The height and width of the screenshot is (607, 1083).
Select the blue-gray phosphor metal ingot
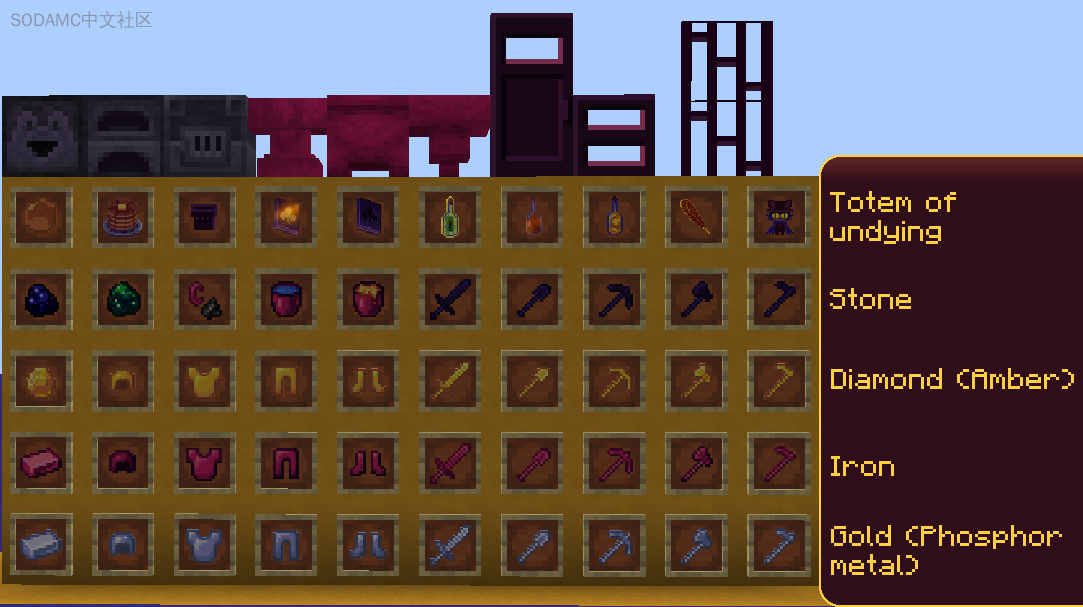coord(41,545)
